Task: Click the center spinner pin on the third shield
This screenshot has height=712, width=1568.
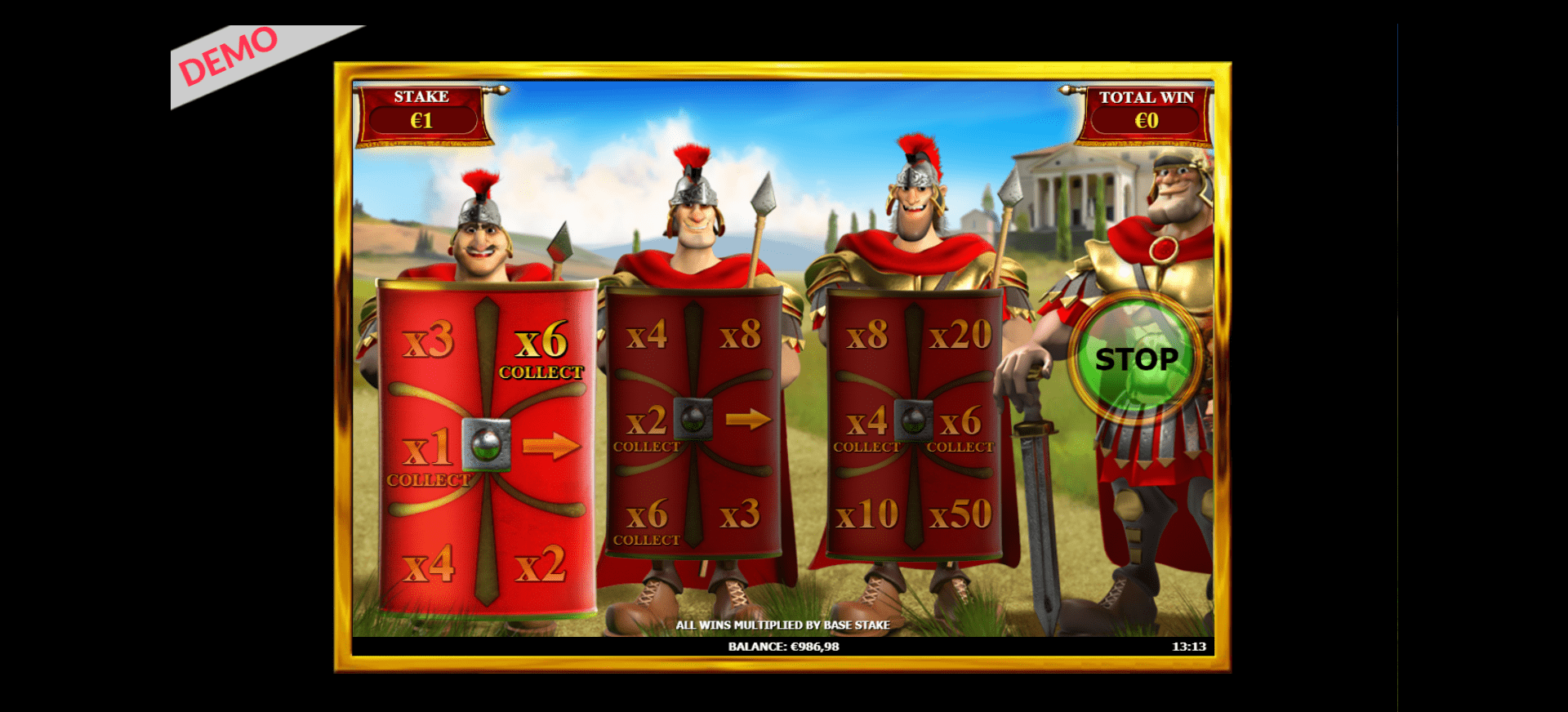Action: click(912, 421)
